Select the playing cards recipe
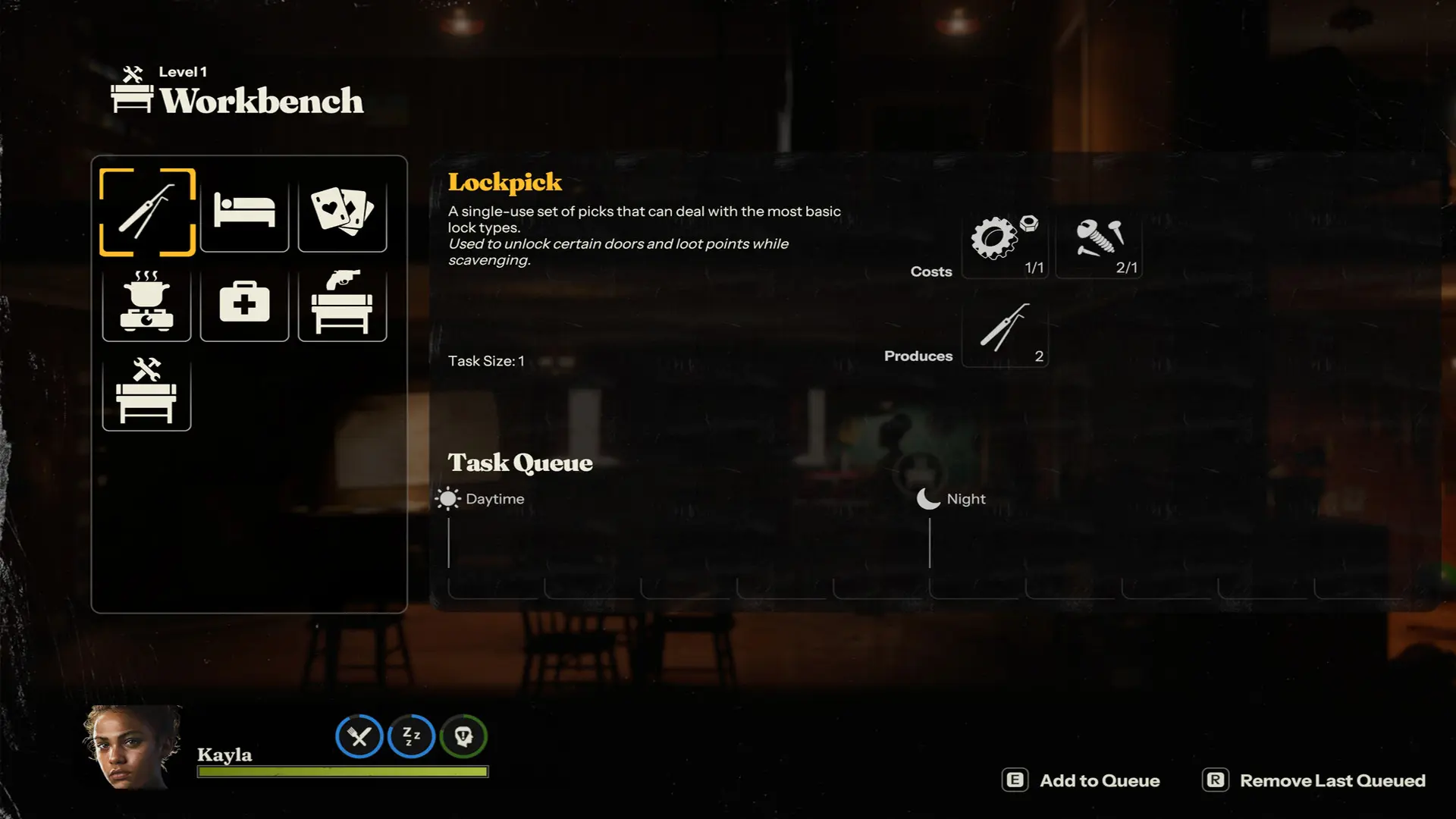 (x=342, y=212)
